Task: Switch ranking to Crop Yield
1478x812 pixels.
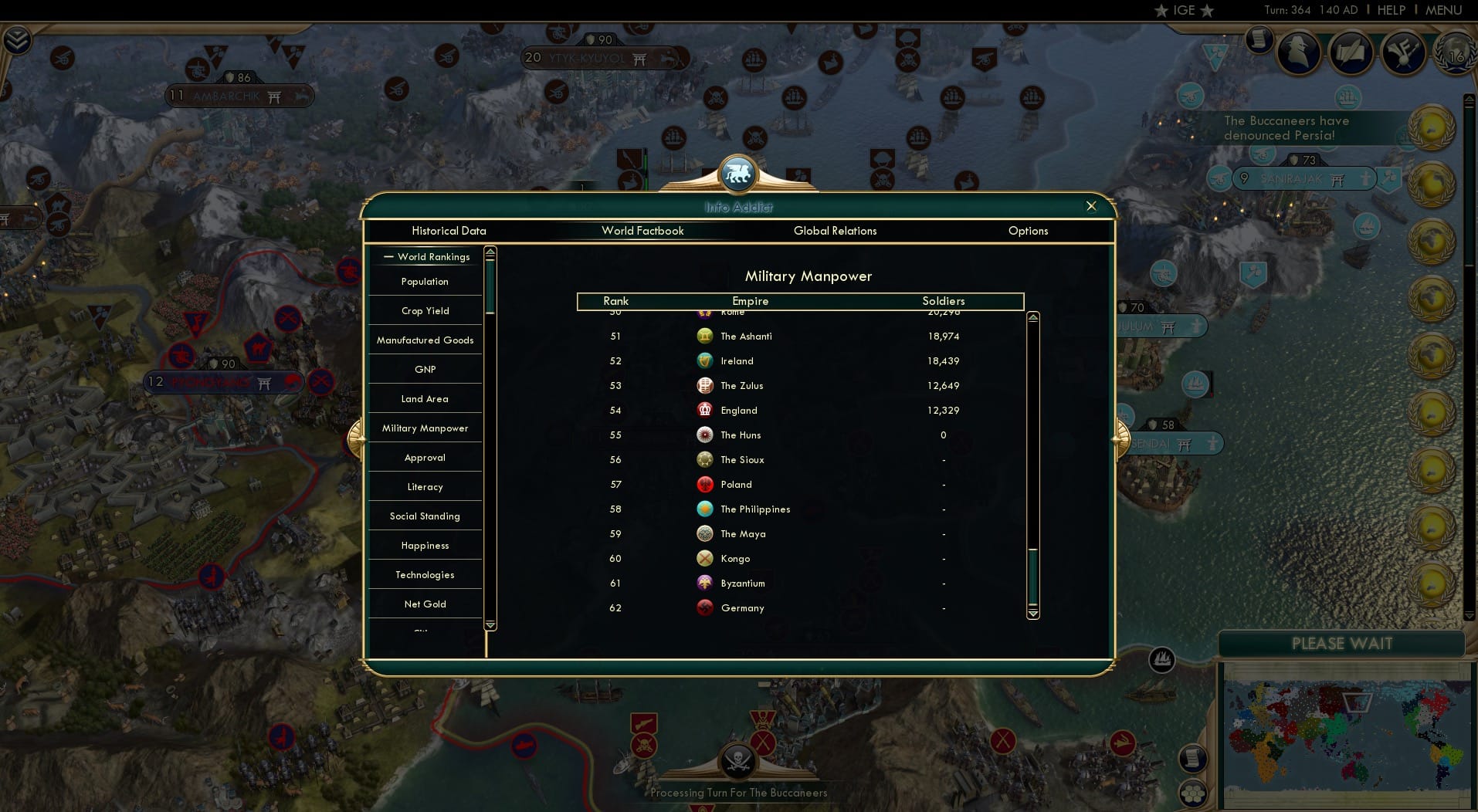Action: pos(425,310)
